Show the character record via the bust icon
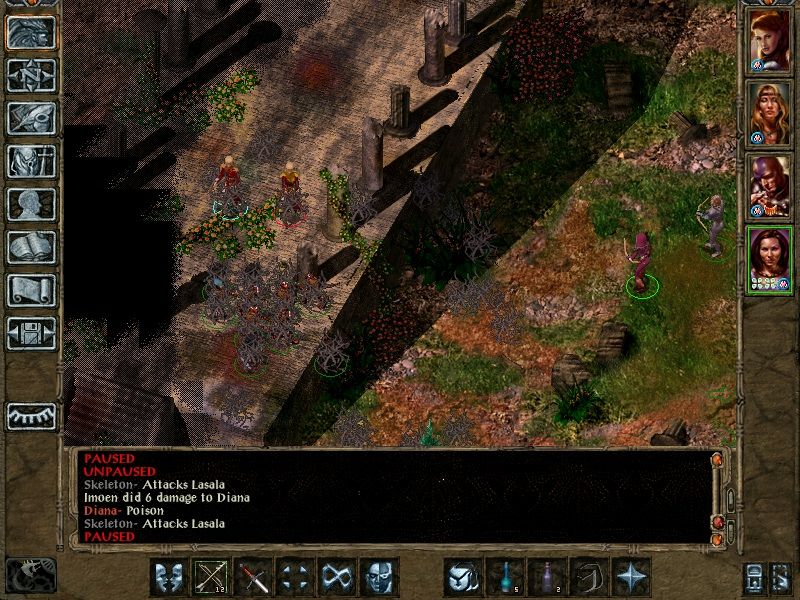The width and height of the screenshot is (800, 600). click(31, 204)
